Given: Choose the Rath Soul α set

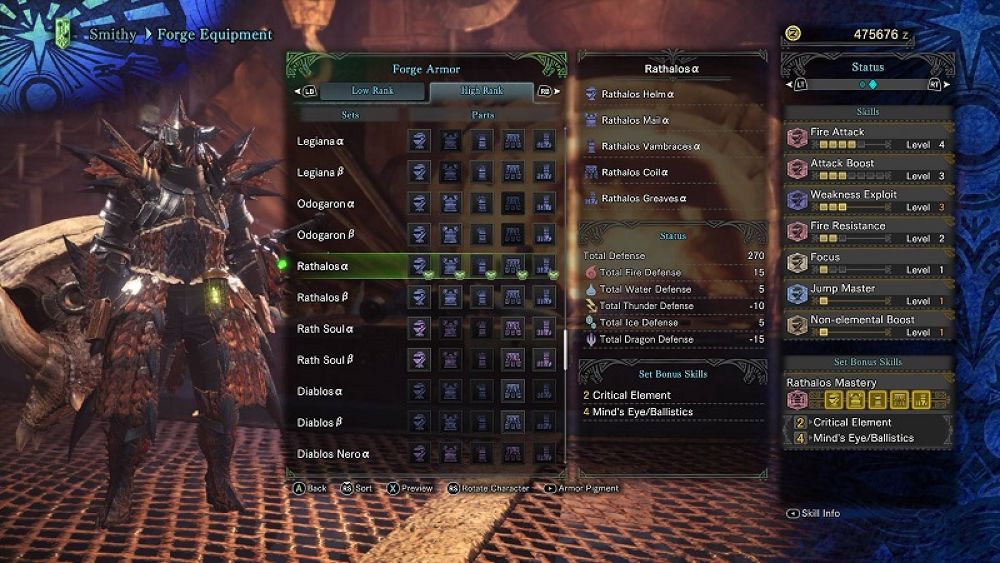Looking at the screenshot, I should click(x=325, y=329).
